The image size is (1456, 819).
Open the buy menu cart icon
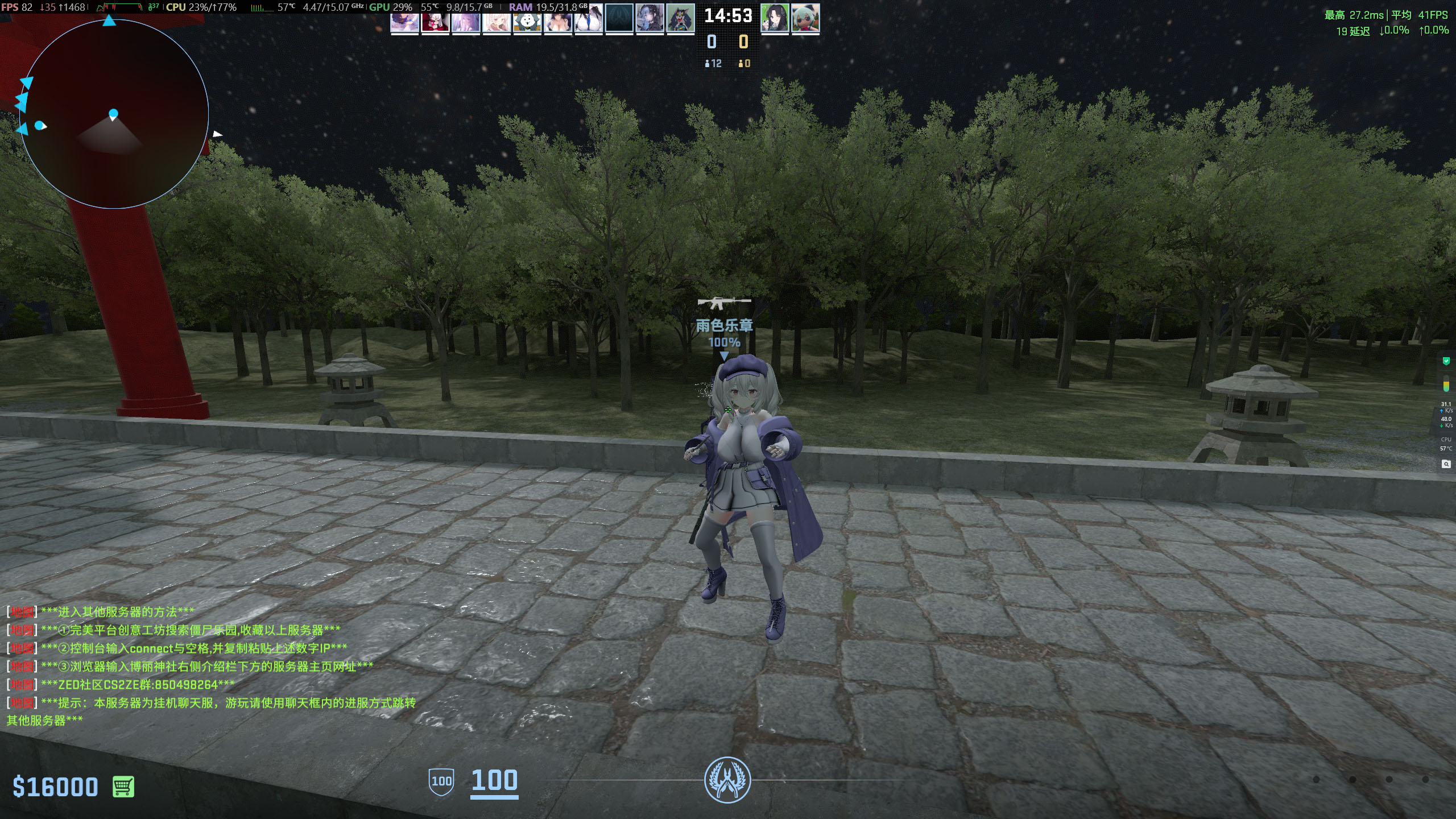(x=123, y=787)
